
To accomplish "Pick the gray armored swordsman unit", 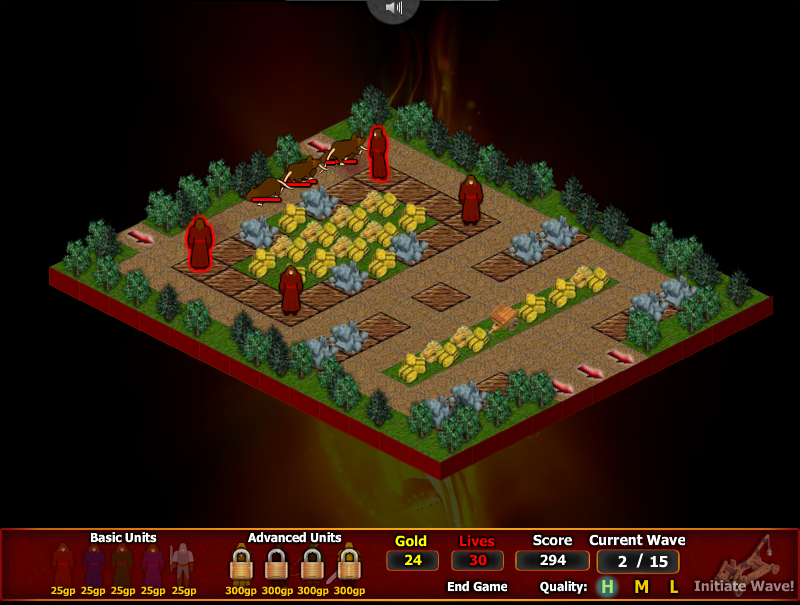I will click(x=182, y=565).
